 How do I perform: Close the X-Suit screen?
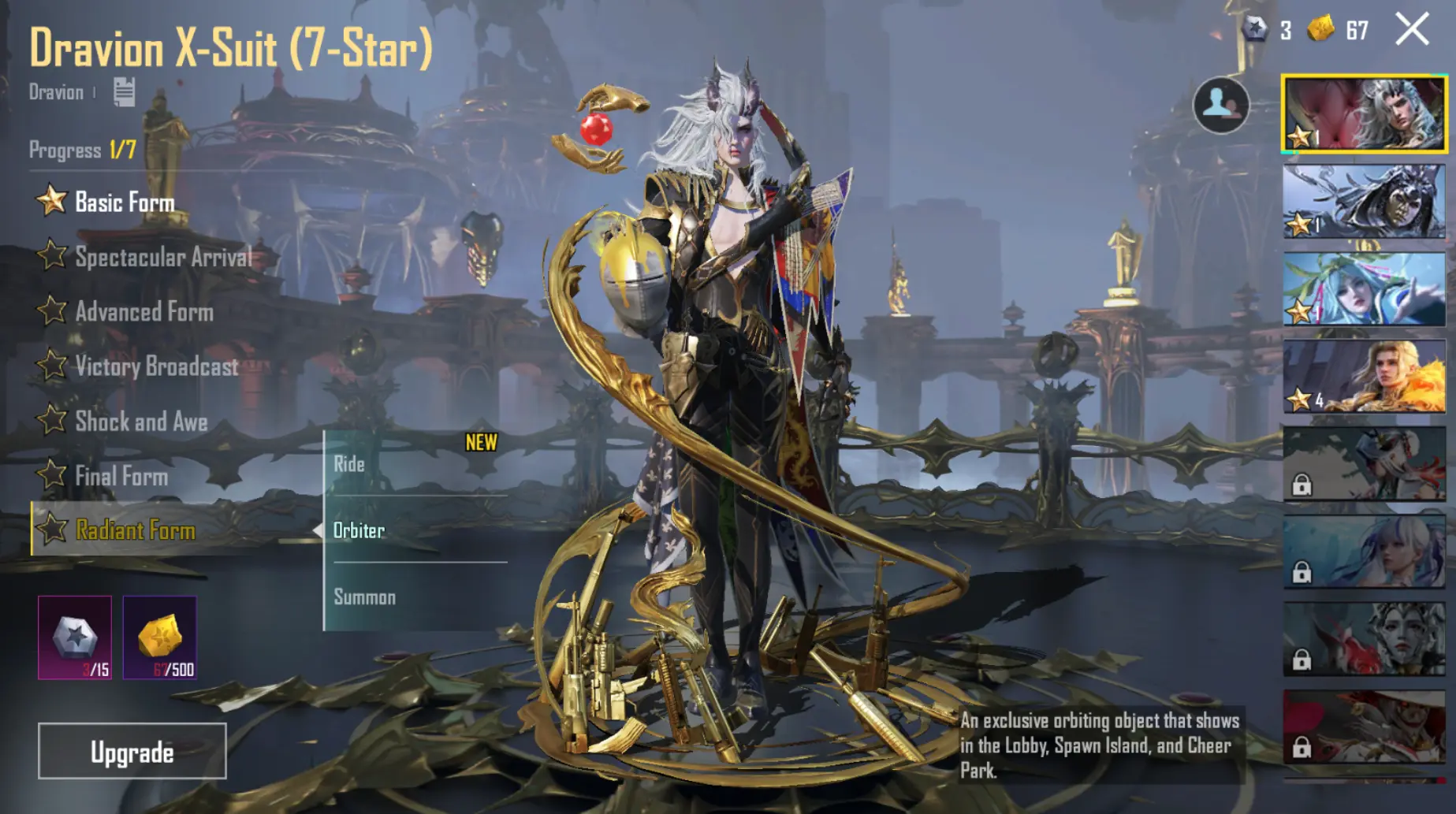click(1411, 30)
